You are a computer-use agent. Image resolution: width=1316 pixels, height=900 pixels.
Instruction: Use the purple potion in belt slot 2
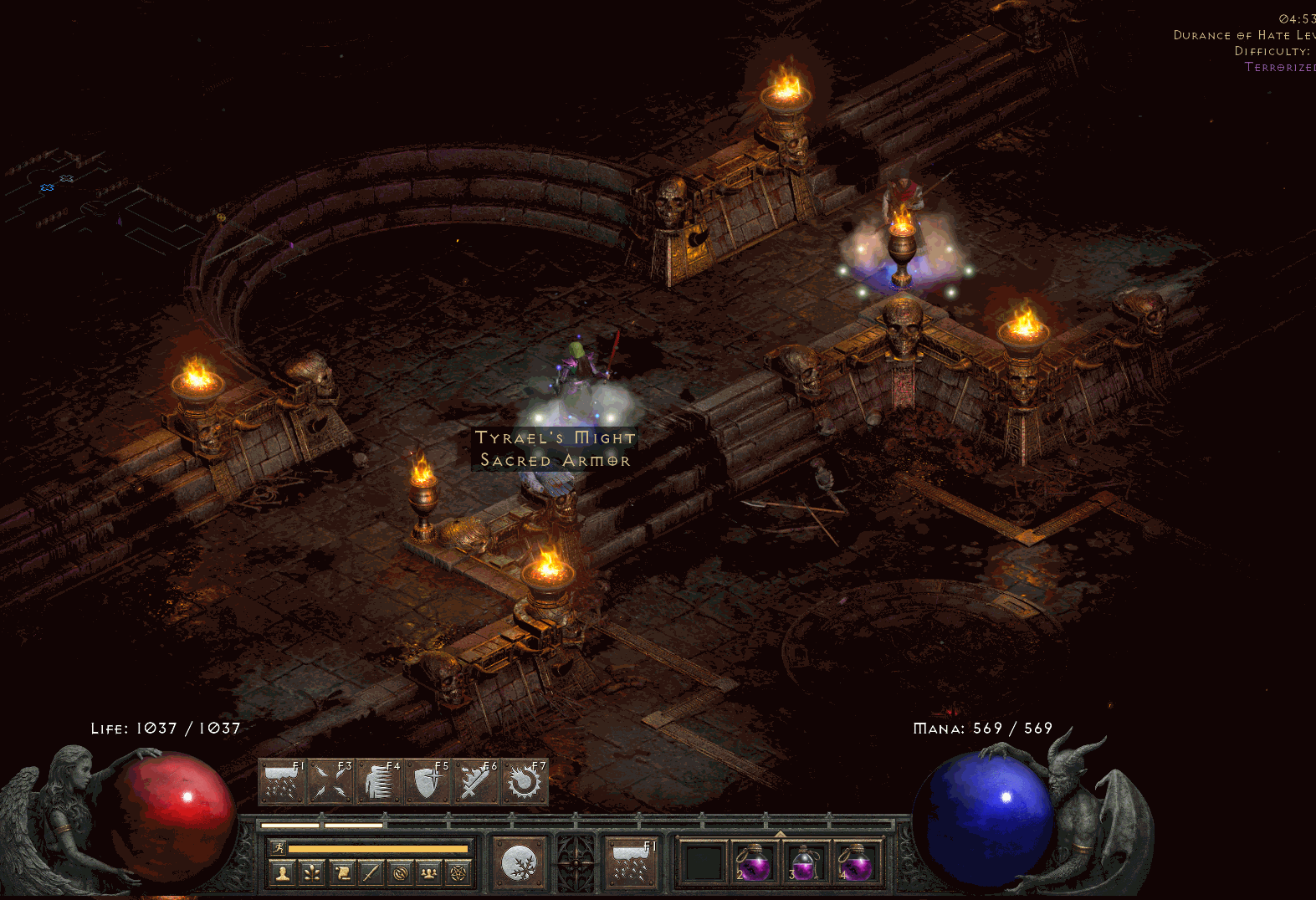coord(754,862)
